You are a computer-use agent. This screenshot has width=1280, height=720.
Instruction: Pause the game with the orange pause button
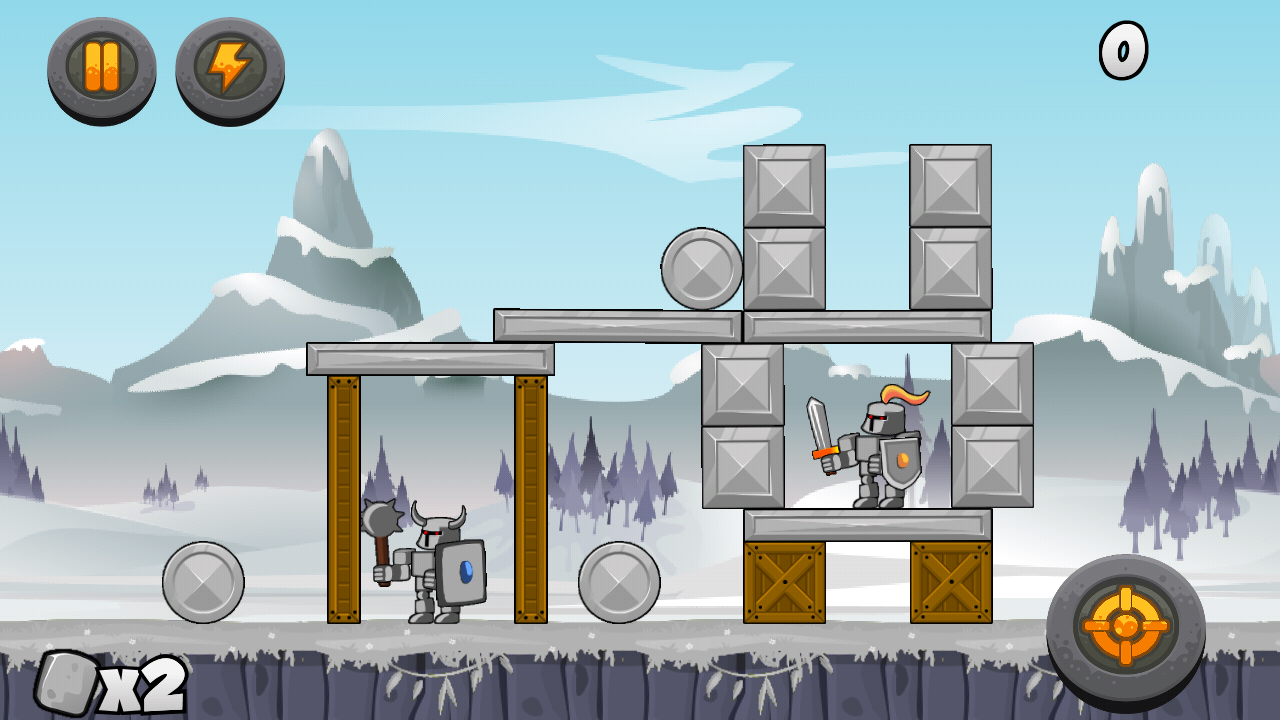102,68
